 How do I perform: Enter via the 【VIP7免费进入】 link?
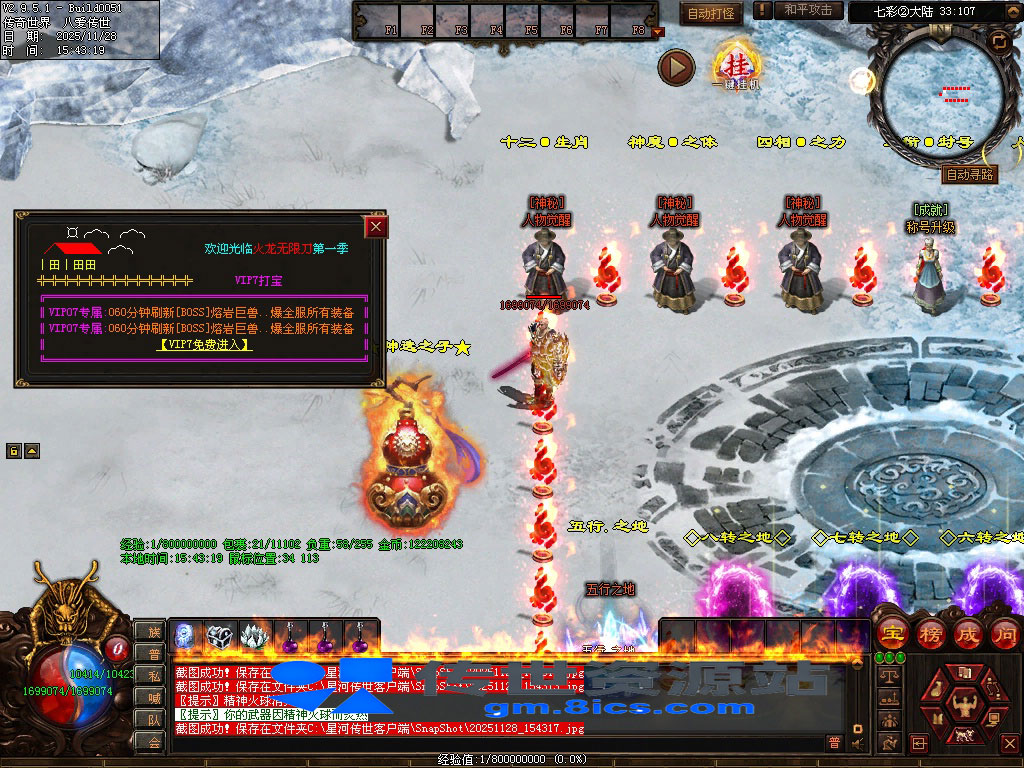(x=204, y=344)
